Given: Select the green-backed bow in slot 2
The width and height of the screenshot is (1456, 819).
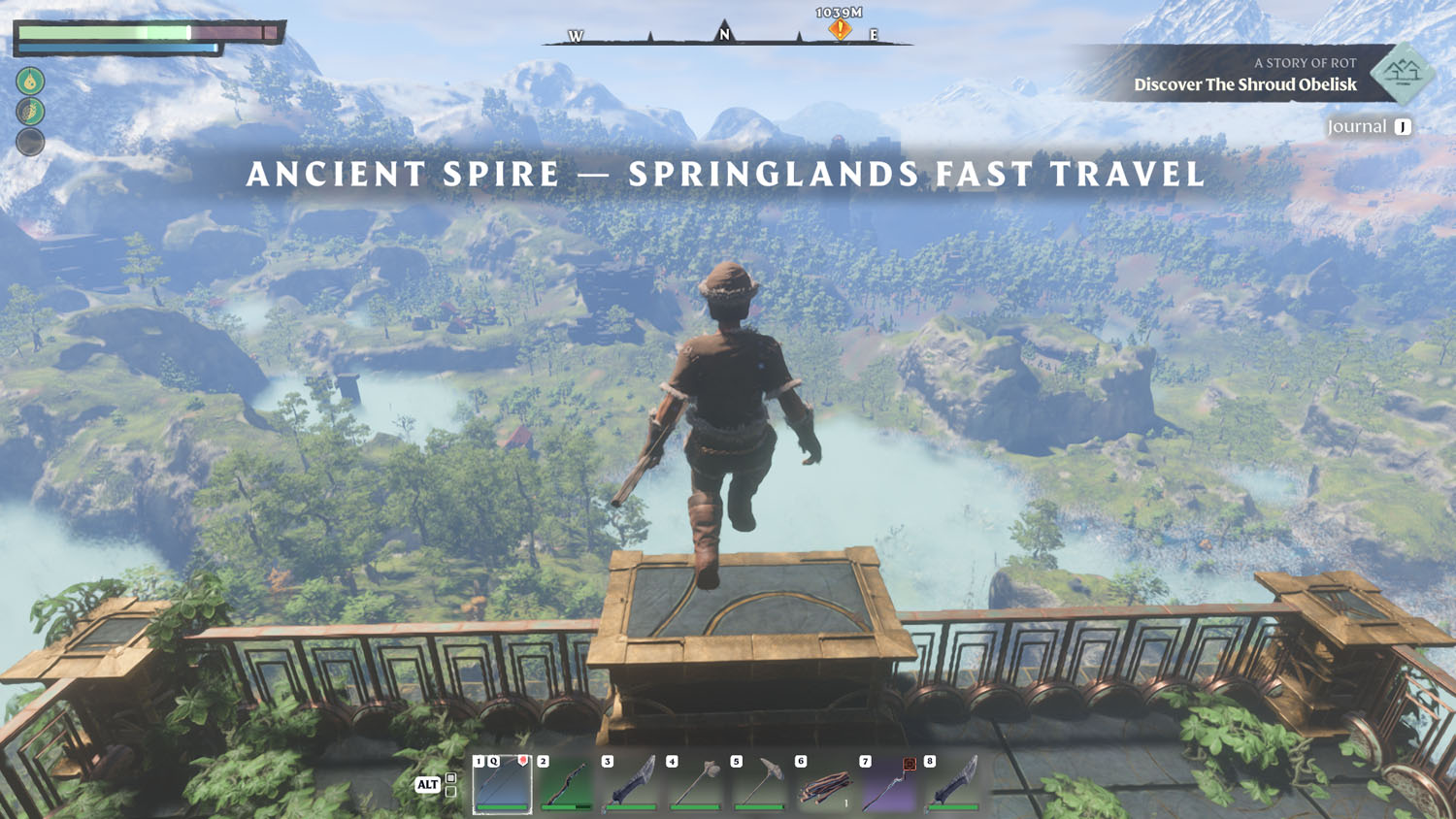Looking at the screenshot, I should (567, 784).
